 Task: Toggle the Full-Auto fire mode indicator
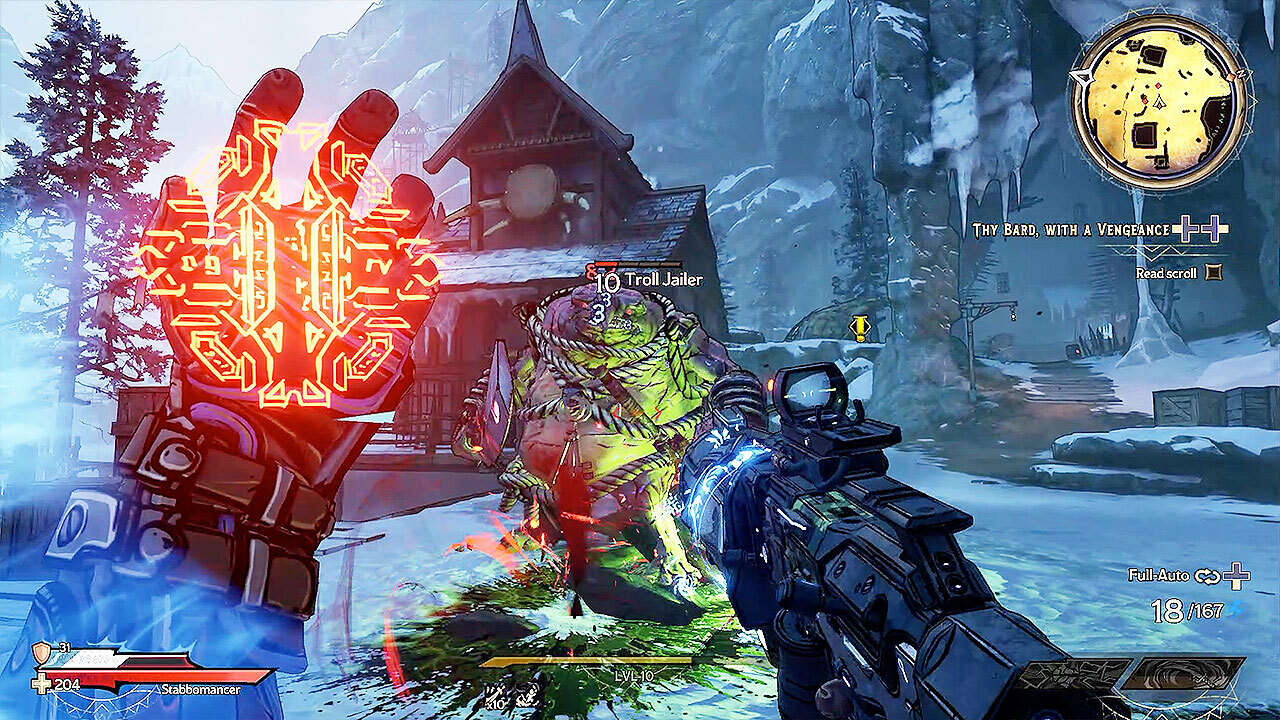point(1158,576)
